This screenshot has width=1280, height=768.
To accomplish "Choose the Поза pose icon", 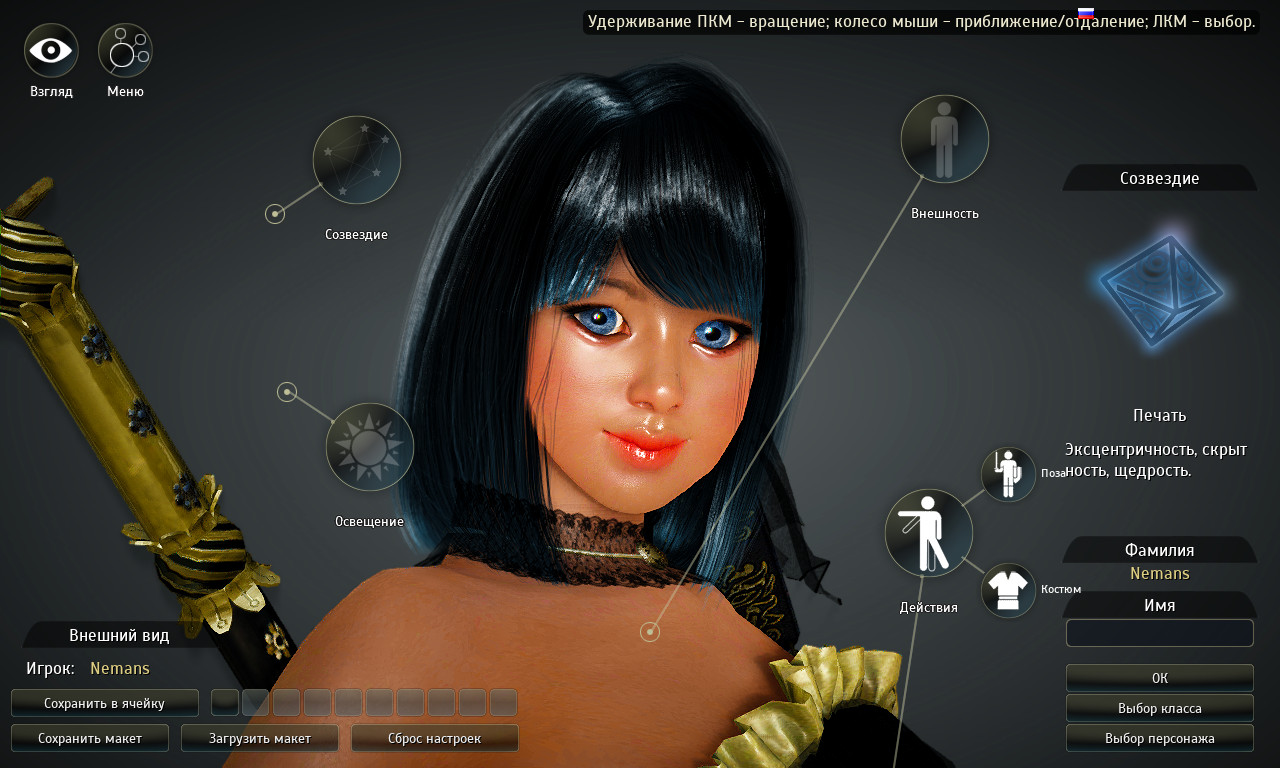I will point(1008,474).
